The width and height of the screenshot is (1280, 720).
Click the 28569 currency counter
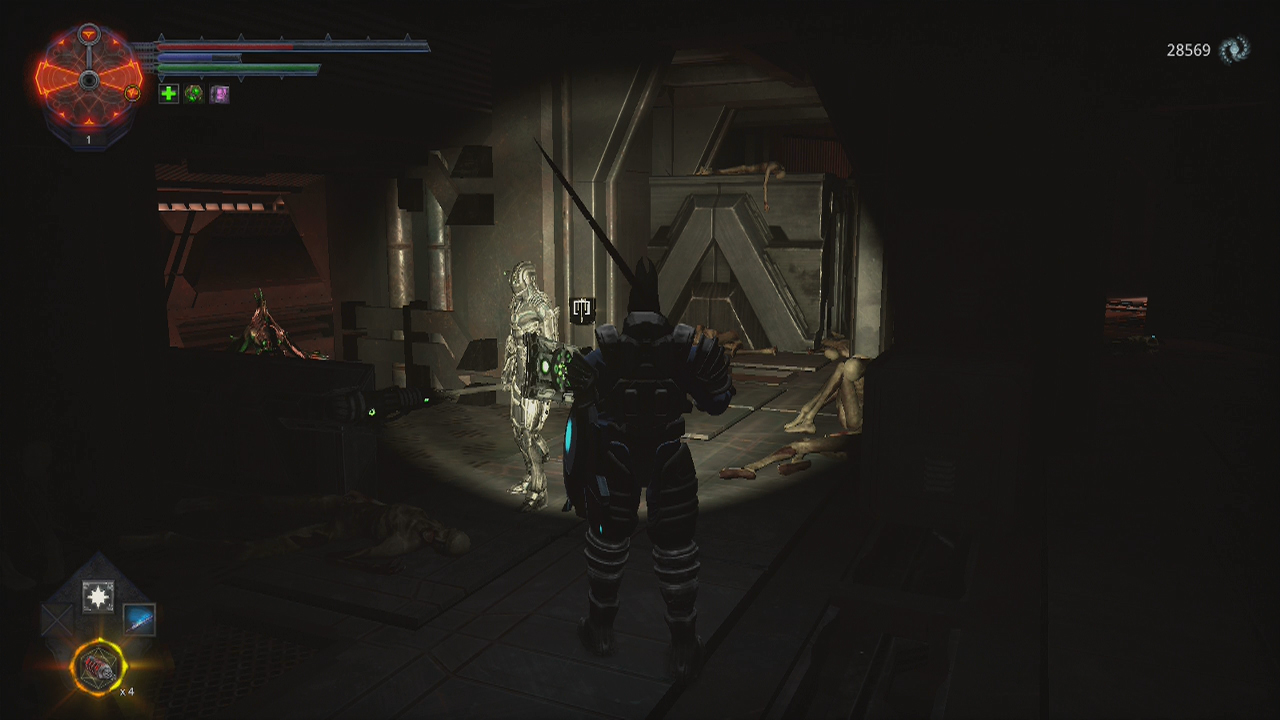(1189, 47)
